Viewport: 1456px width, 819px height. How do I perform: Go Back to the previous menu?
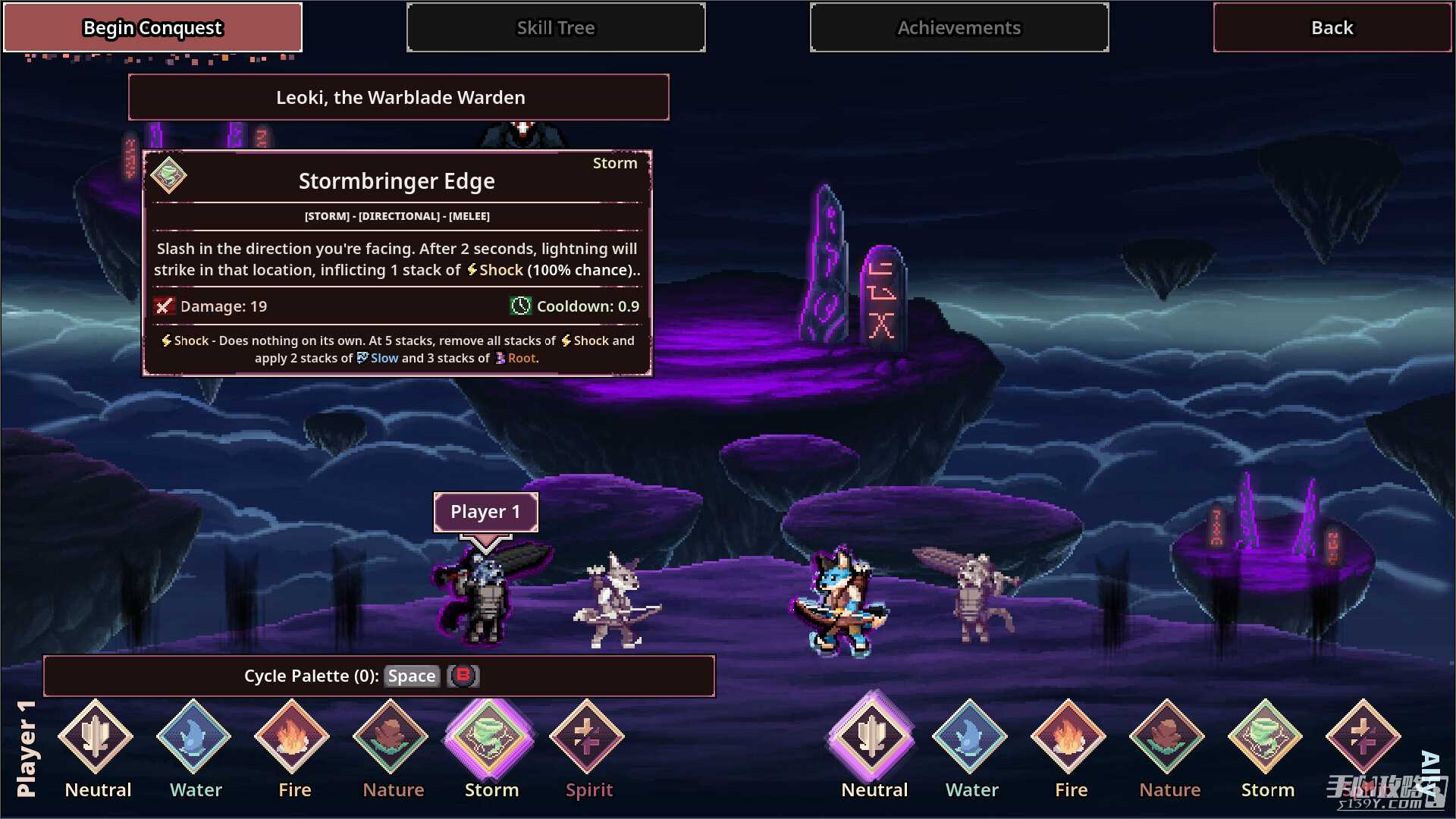pos(1332,28)
